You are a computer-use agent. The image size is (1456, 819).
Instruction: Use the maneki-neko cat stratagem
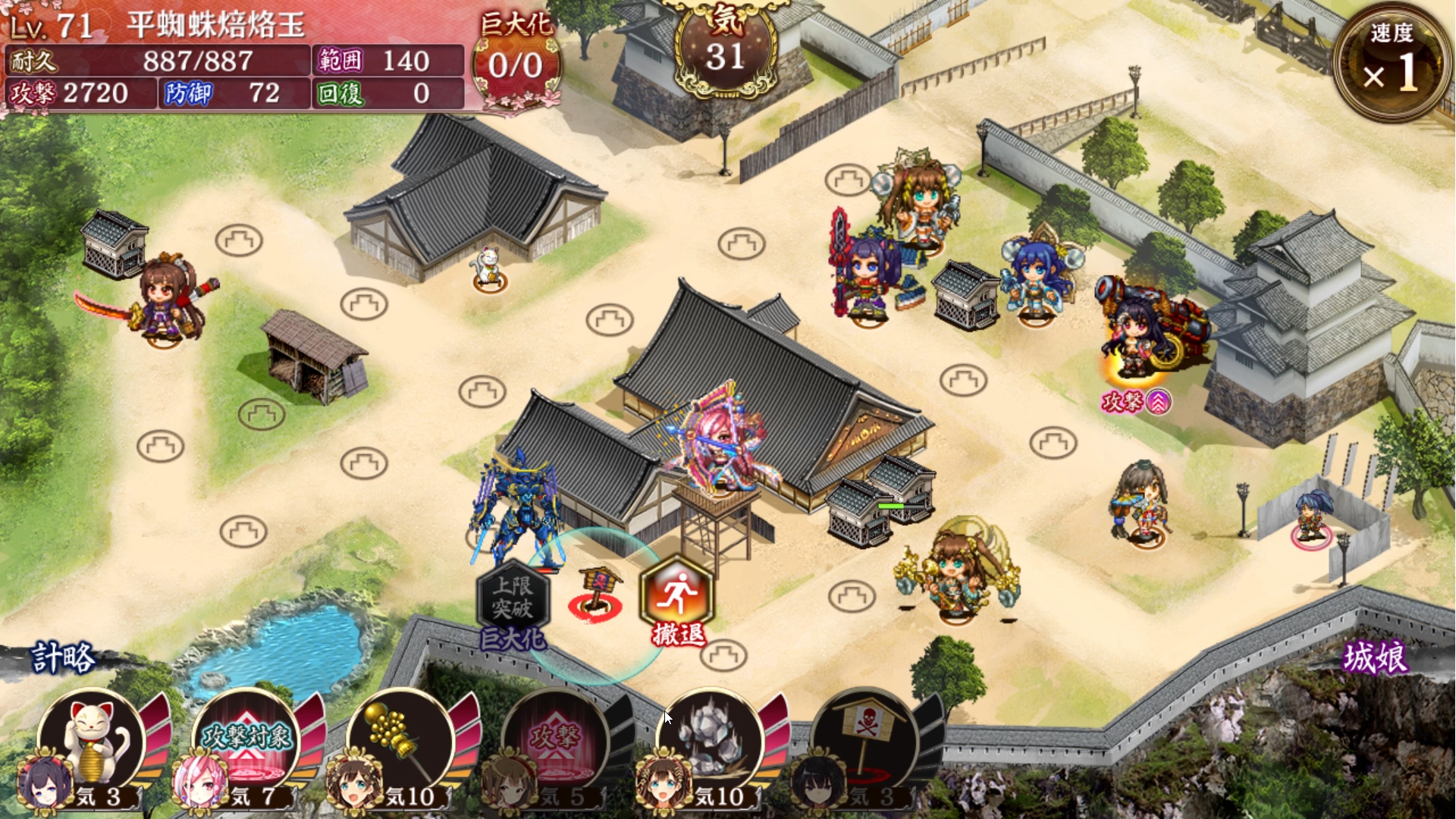click(x=93, y=743)
